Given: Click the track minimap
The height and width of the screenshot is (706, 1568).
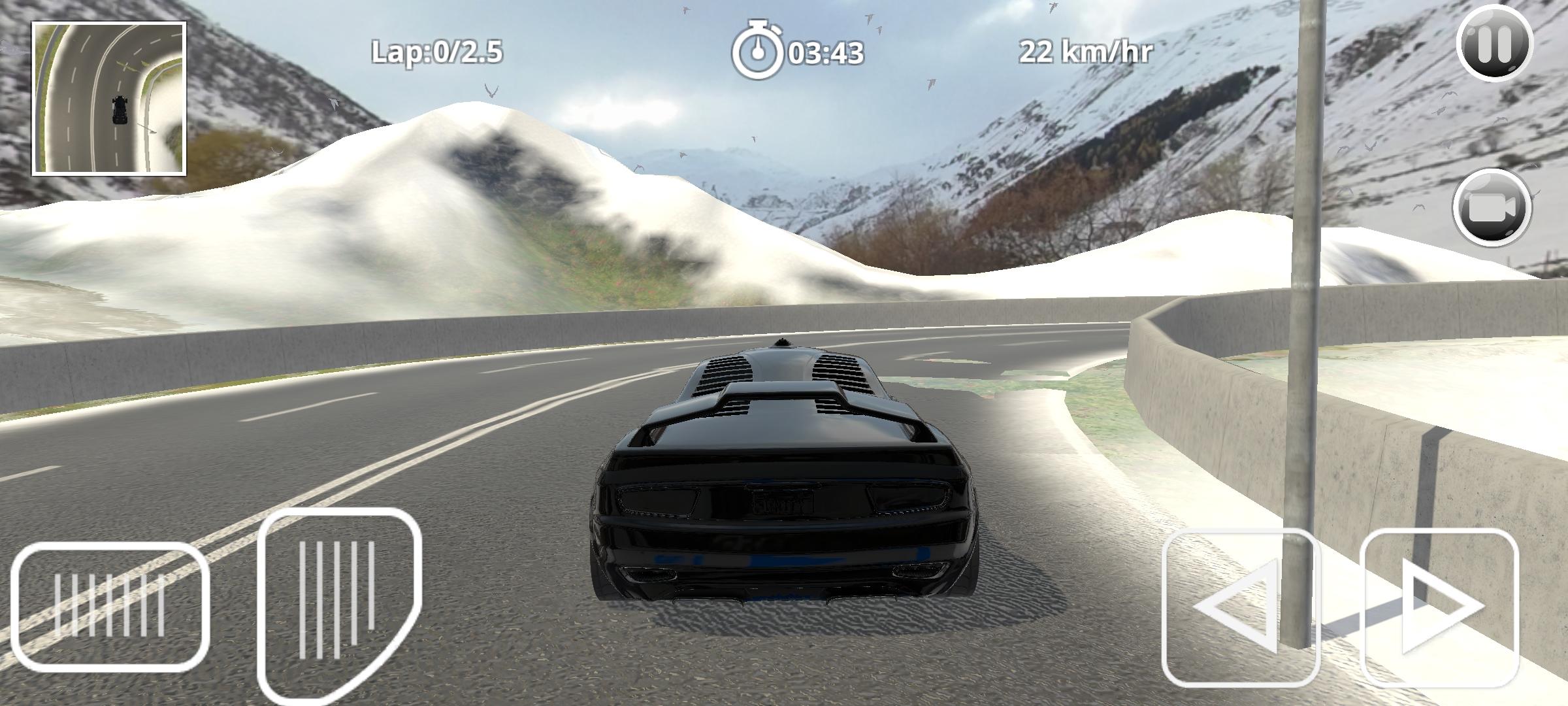Looking at the screenshot, I should (x=110, y=99).
